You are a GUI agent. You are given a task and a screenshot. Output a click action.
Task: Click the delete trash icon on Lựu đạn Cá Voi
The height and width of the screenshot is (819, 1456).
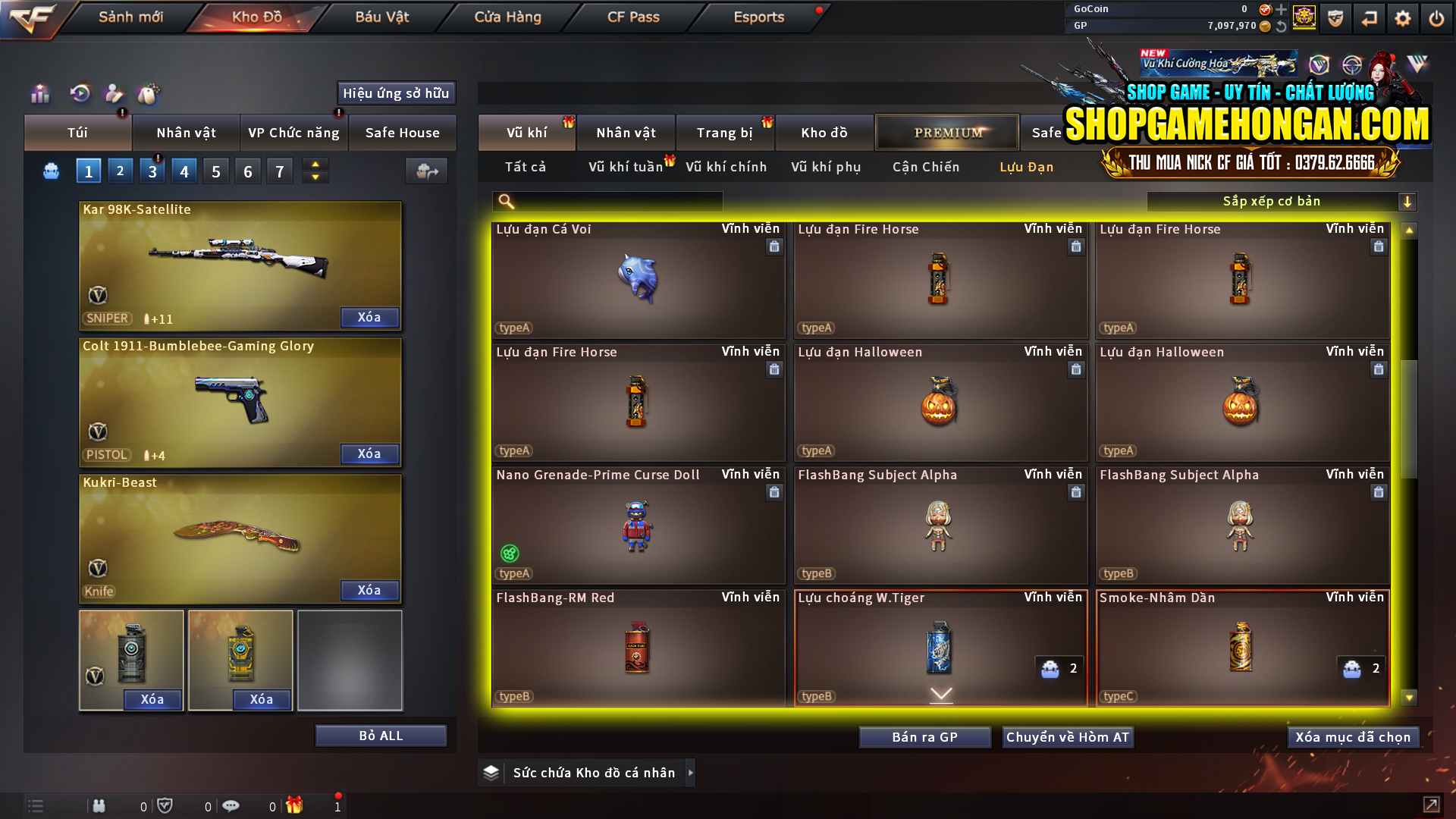[774, 246]
